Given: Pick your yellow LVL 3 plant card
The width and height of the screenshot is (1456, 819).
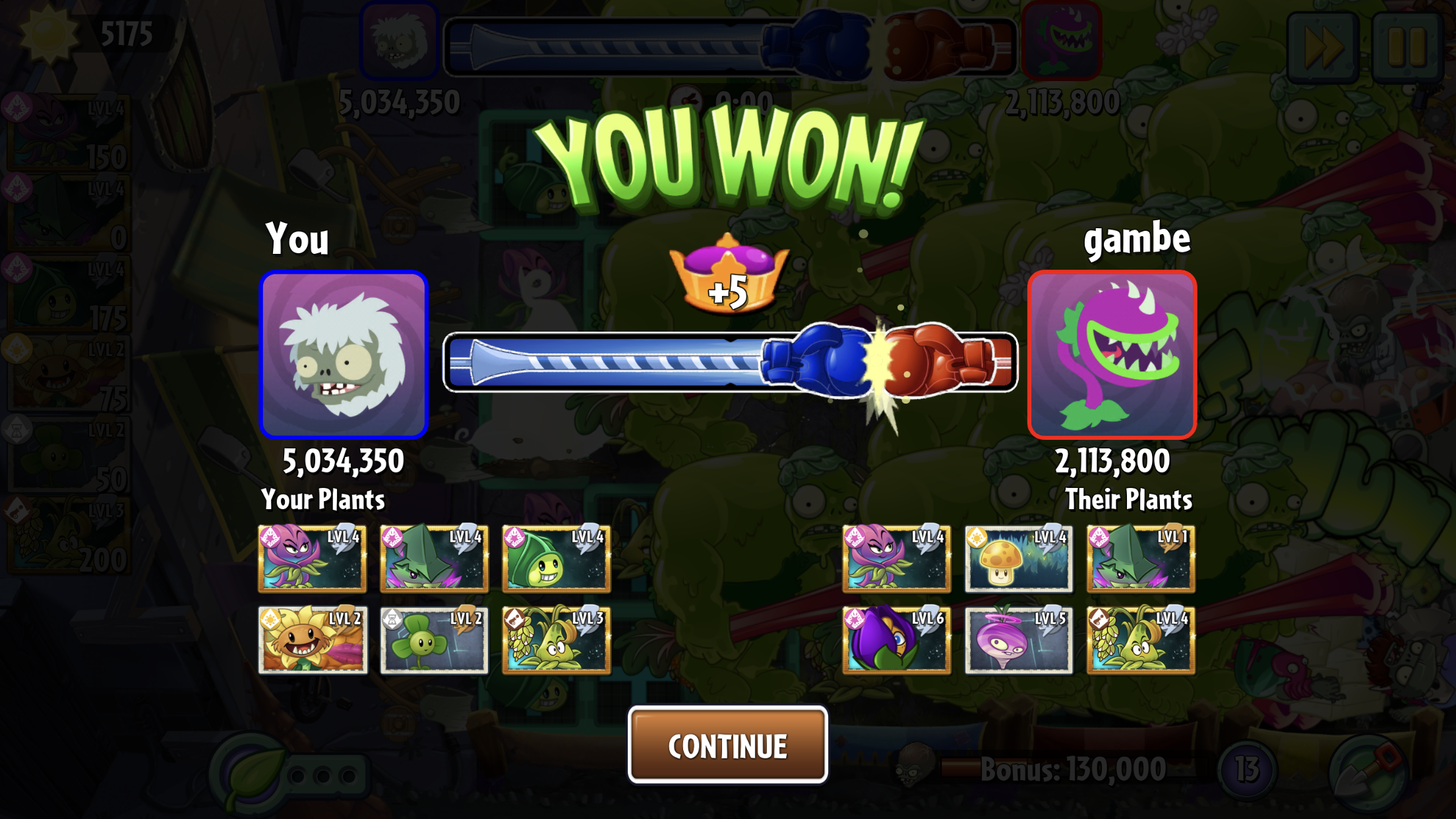Looking at the screenshot, I should coord(556,640).
